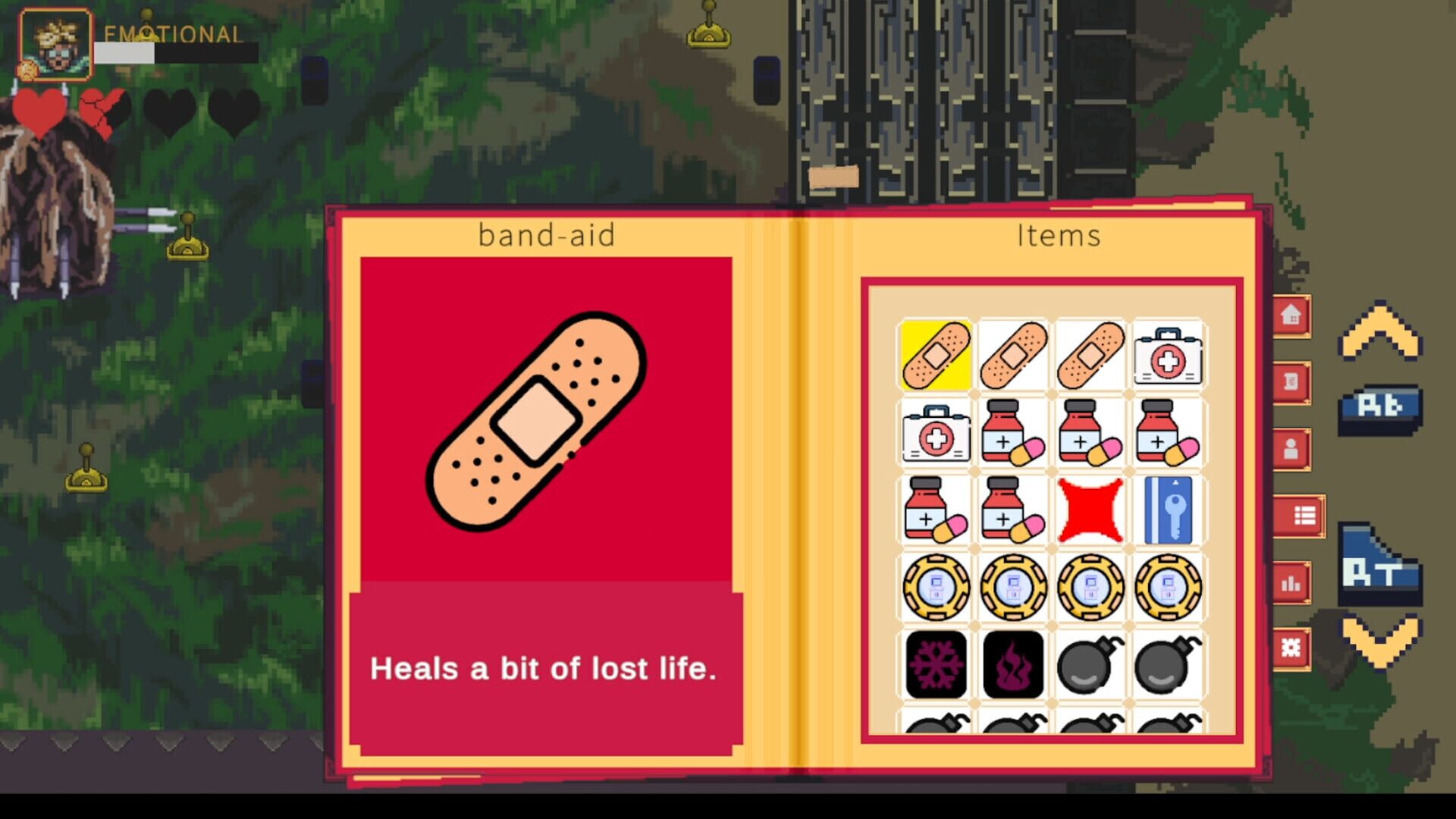Select the bomb item

(x=1090, y=665)
